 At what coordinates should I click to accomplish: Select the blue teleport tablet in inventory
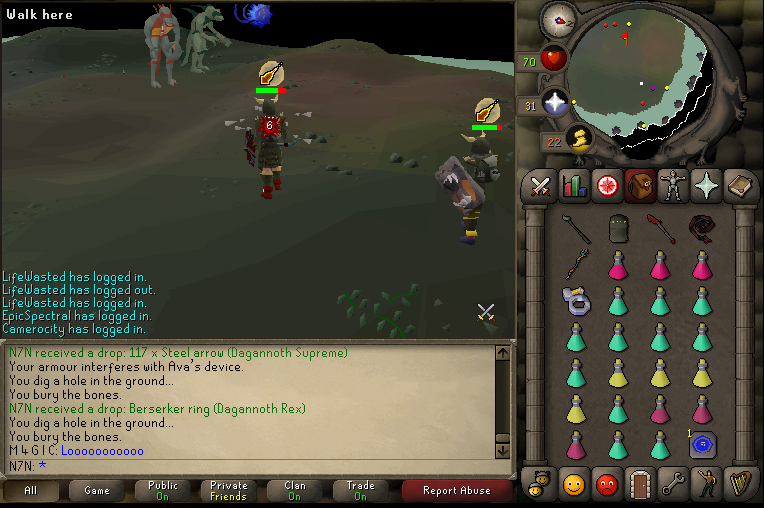point(704,443)
